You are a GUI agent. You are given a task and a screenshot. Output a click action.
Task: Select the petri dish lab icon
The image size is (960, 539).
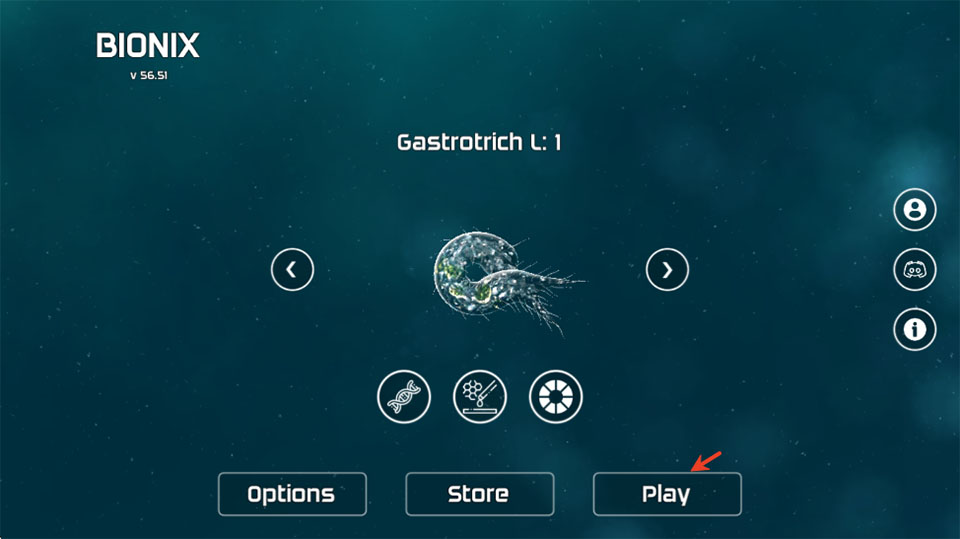tap(480, 397)
